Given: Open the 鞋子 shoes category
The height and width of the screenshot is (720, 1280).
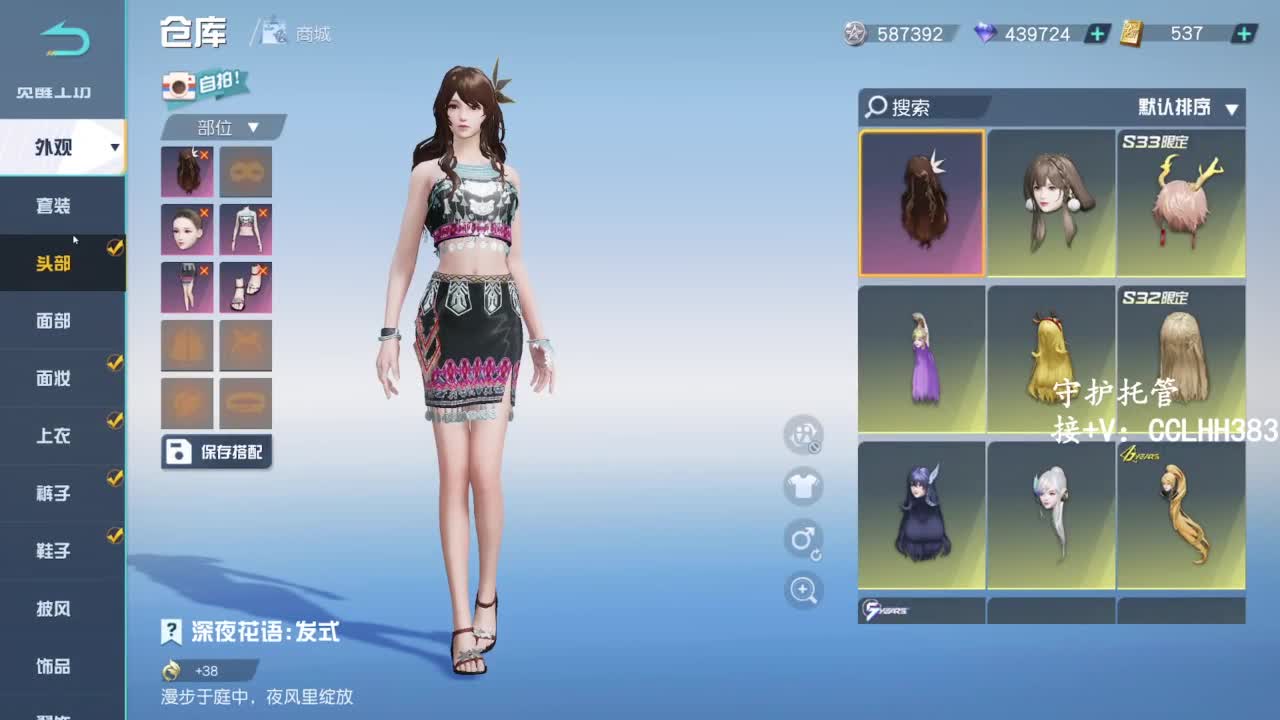Looking at the screenshot, I should 60,550.
